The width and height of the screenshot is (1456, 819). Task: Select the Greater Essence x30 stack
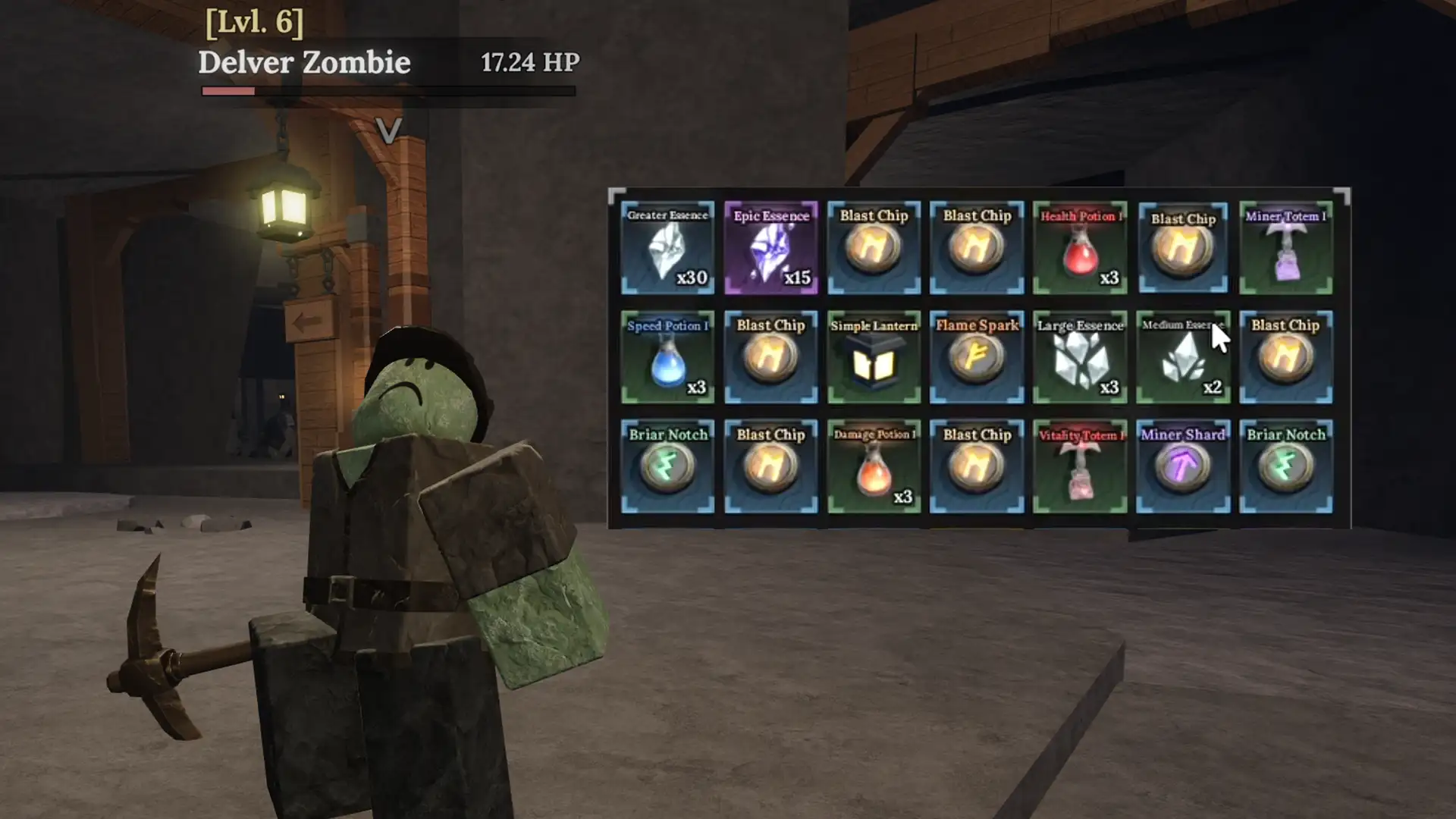pos(667,246)
